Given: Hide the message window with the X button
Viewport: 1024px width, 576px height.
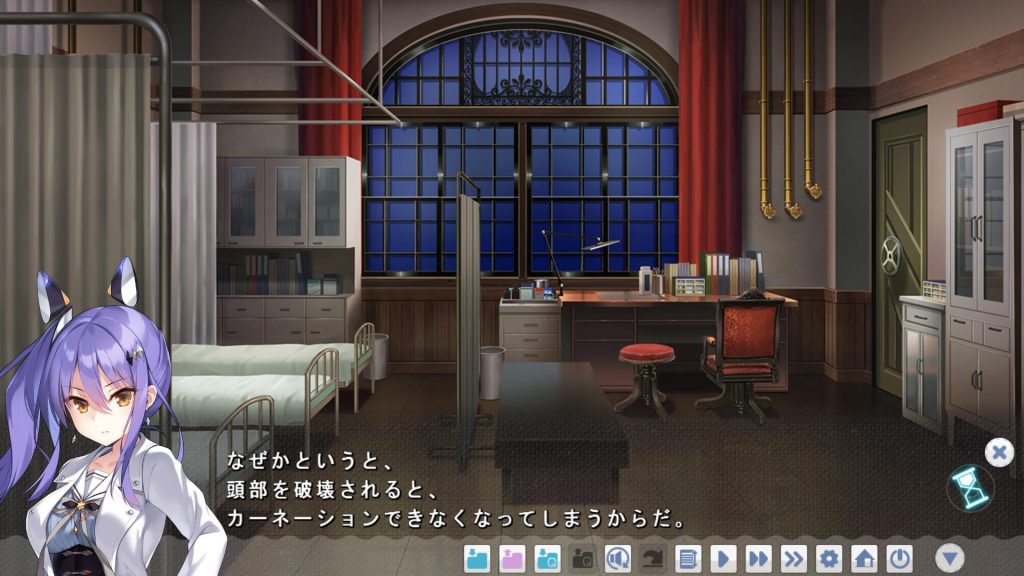Looking at the screenshot, I should pos(999,452).
